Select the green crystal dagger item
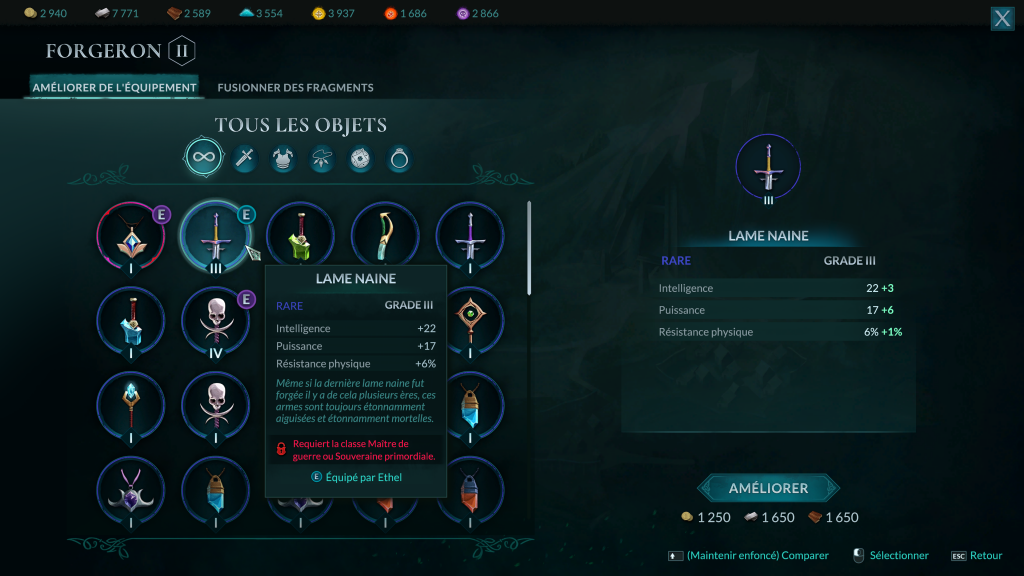 click(300, 237)
